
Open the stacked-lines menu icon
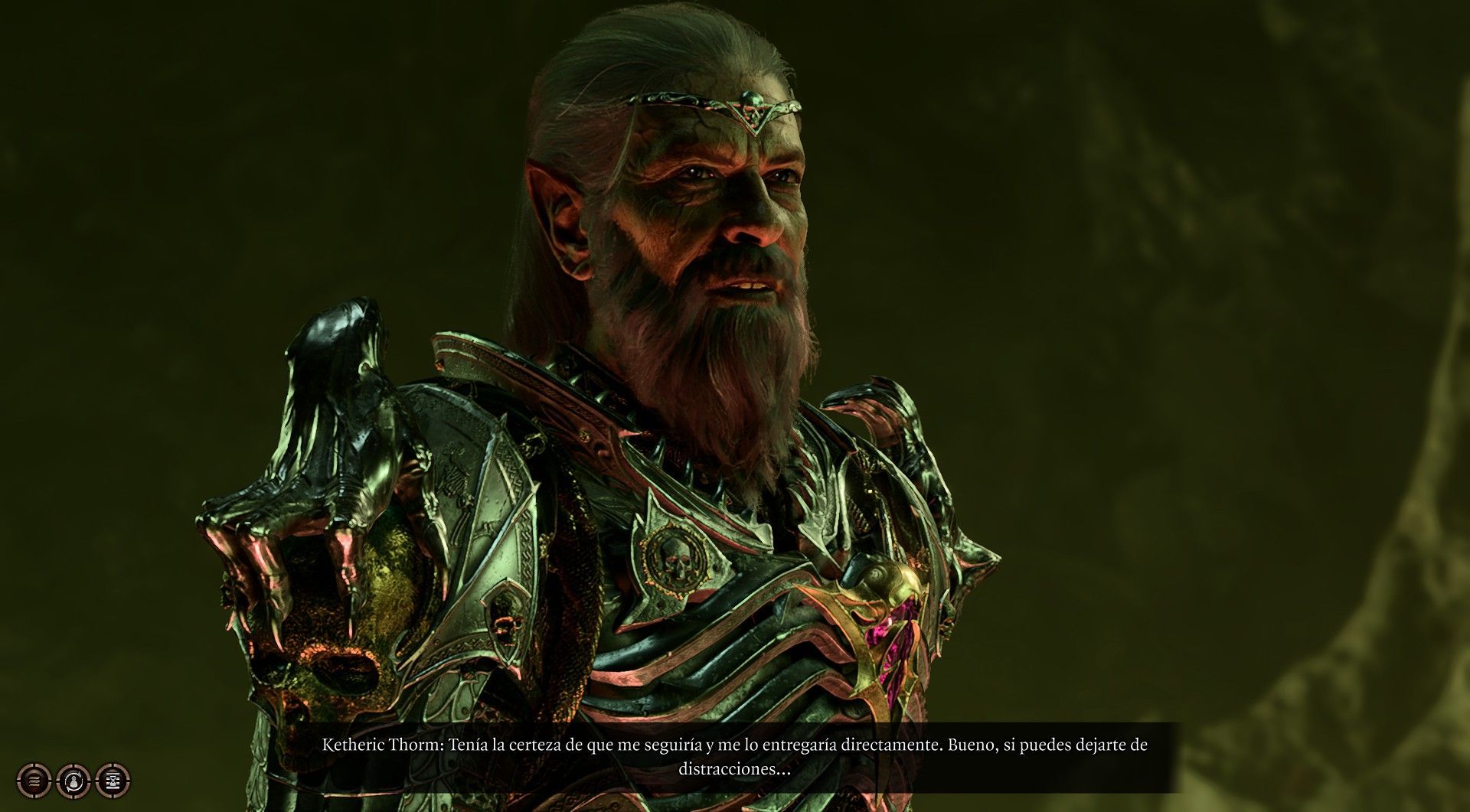point(34,781)
